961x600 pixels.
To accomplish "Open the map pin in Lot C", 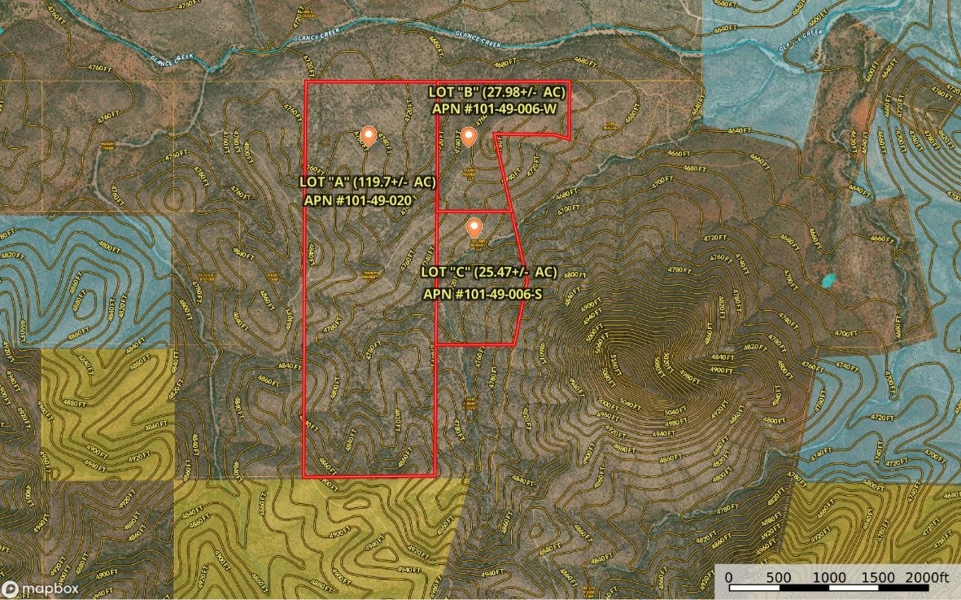I will click(476, 227).
